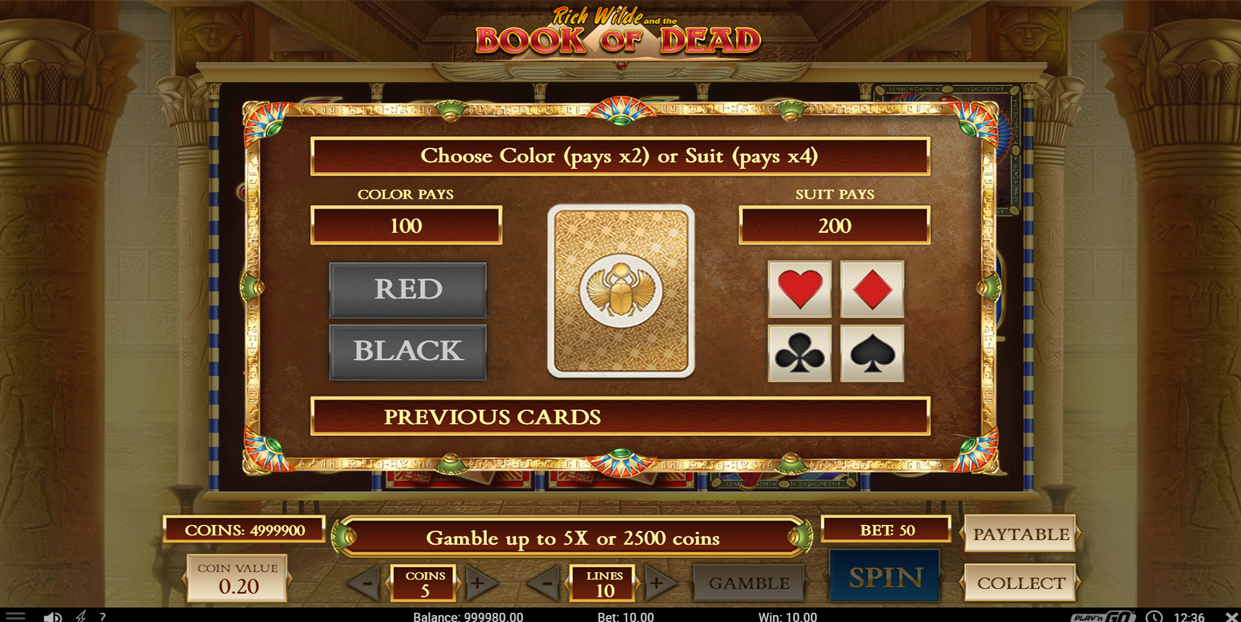
Task: Click the coin value box
Action: coord(238,579)
